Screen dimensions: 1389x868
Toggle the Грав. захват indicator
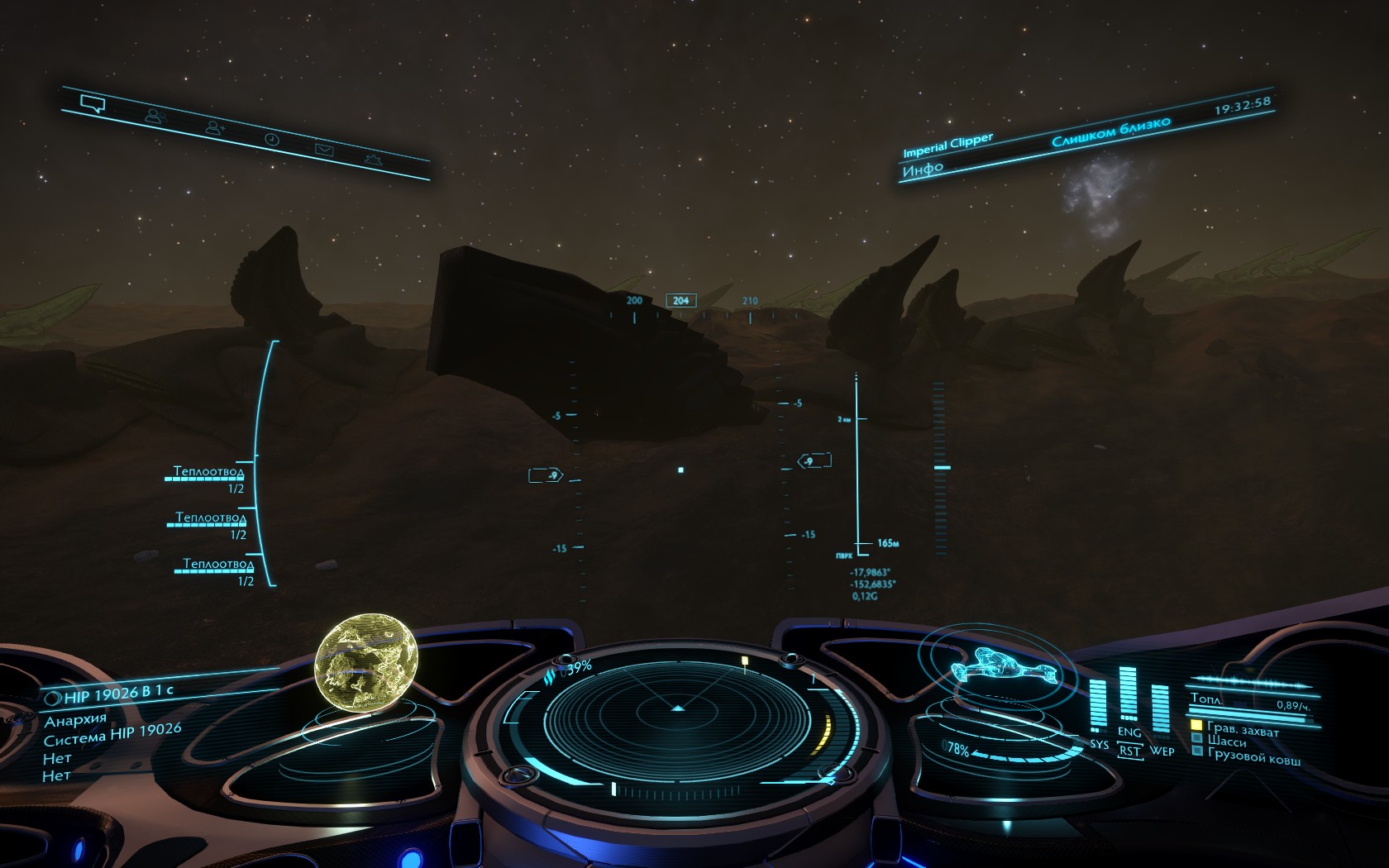point(1242,729)
